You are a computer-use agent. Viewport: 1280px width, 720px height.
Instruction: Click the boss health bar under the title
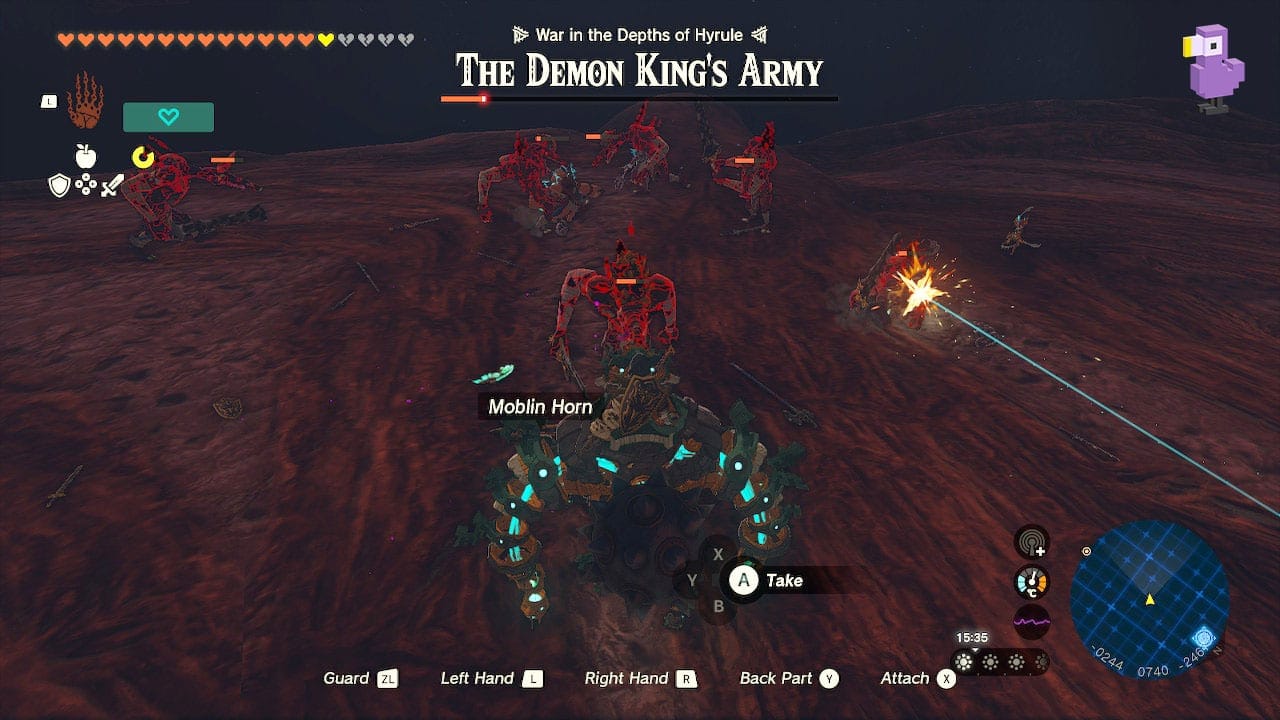tap(638, 99)
